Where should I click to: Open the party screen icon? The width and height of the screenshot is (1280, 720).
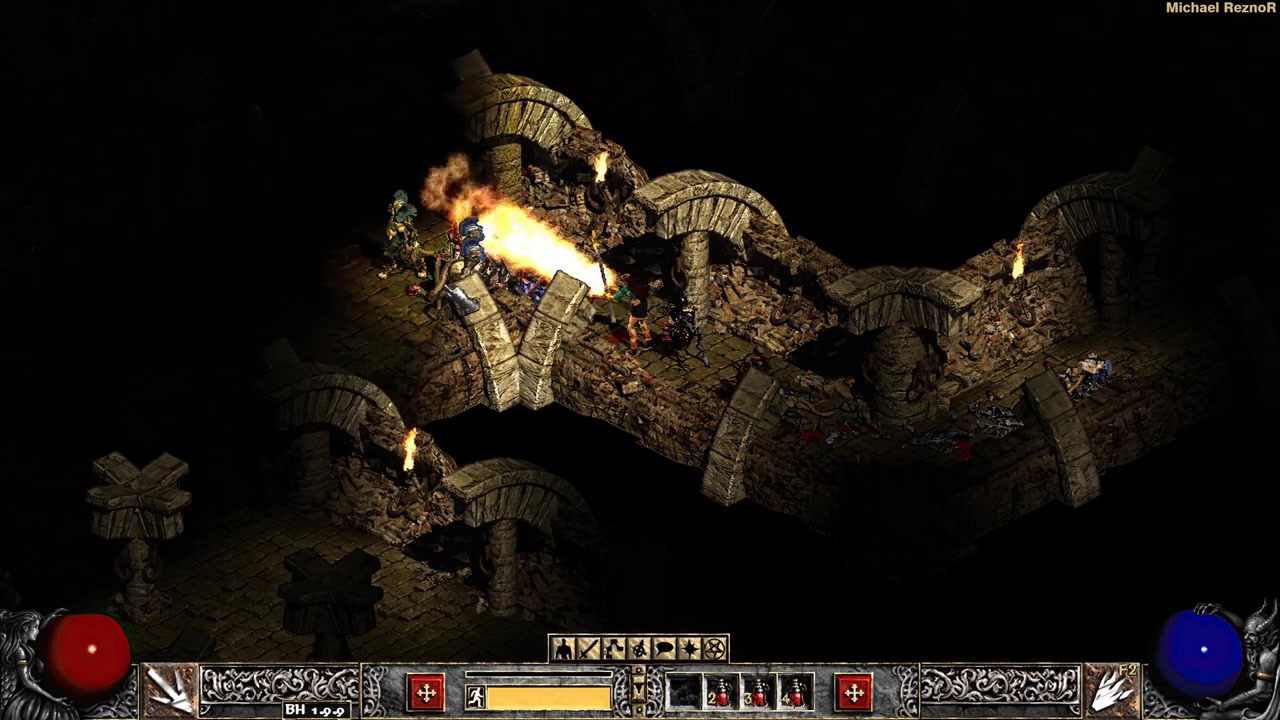tap(638, 650)
